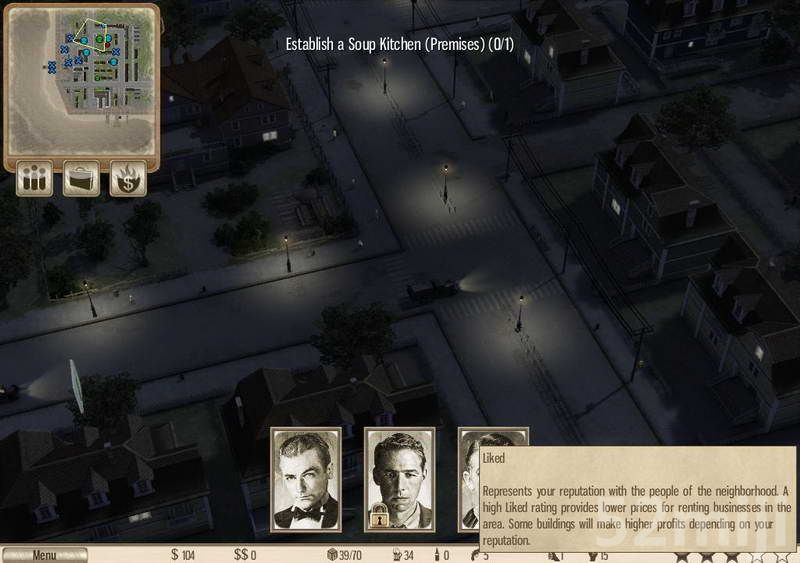This screenshot has height=563, width=800.
Task: Click the flaming dollar sign icon
Action: click(x=128, y=180)
